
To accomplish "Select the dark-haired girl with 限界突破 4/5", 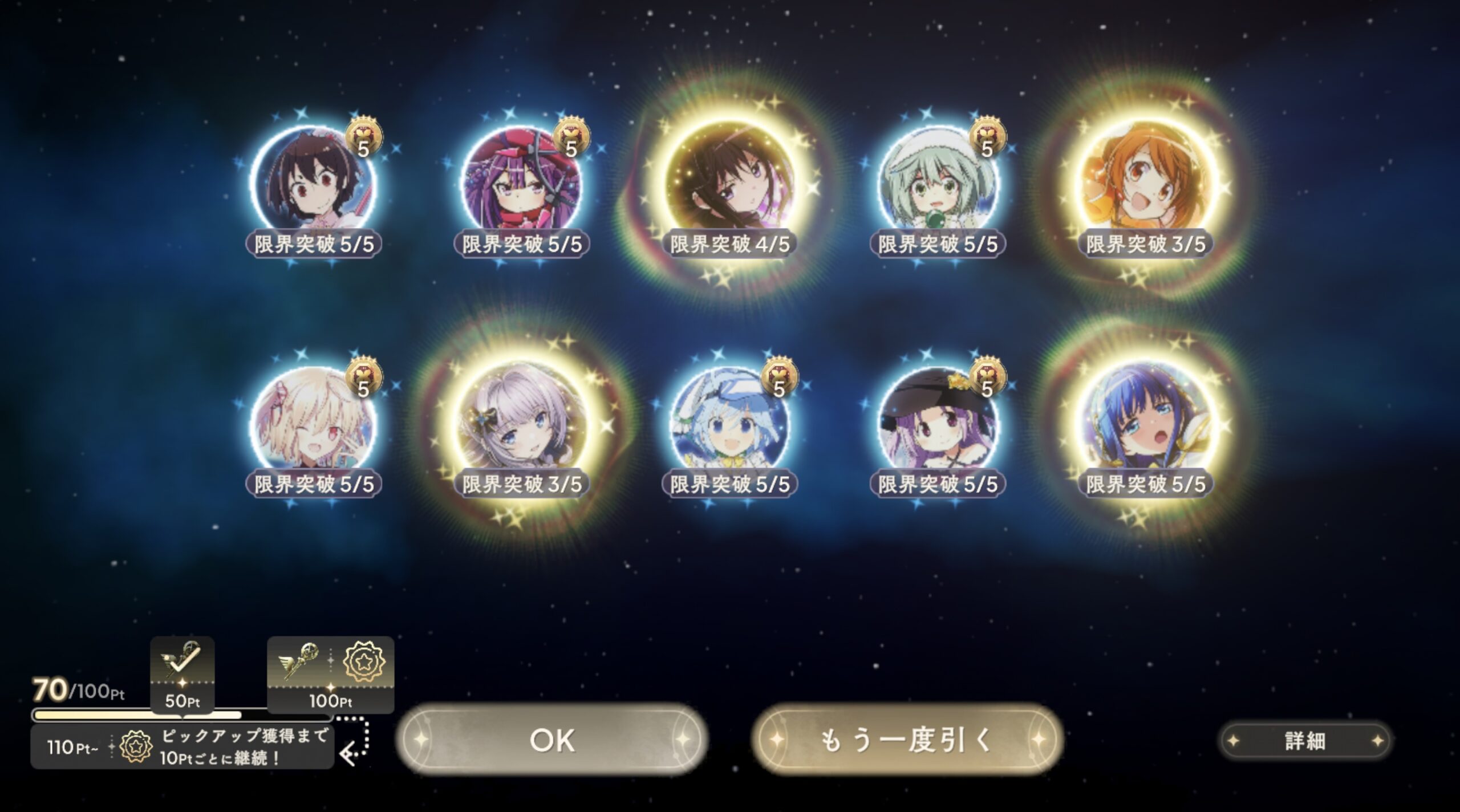I will click(x=729, y=182).
